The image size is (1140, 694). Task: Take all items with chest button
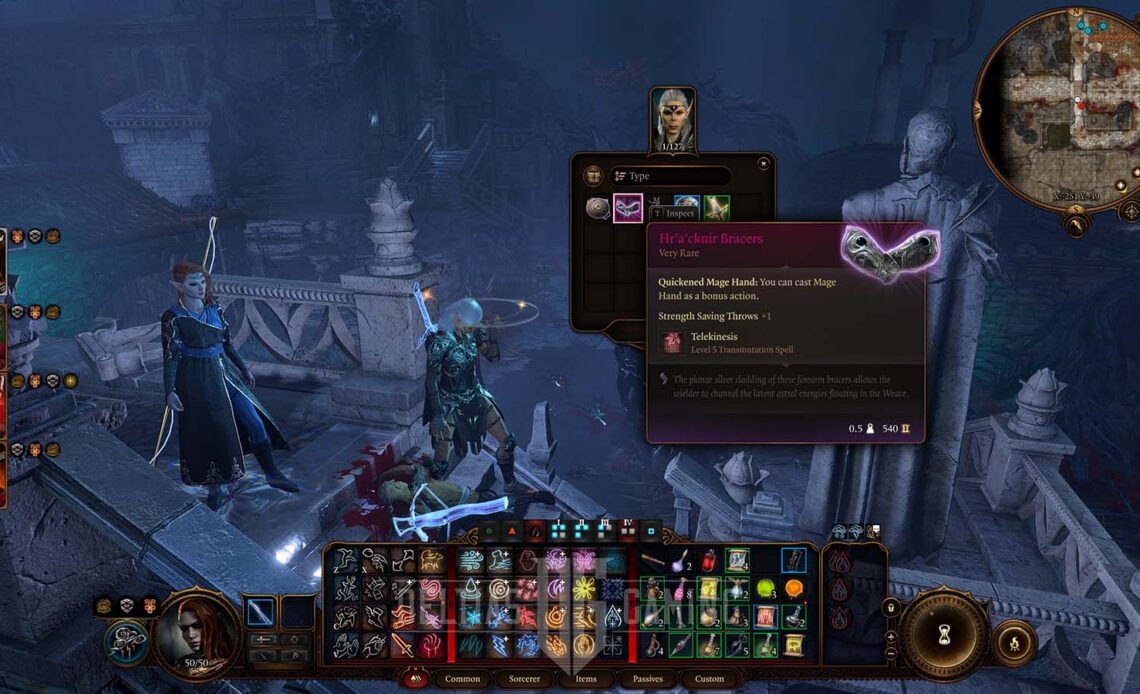(593, 176)
